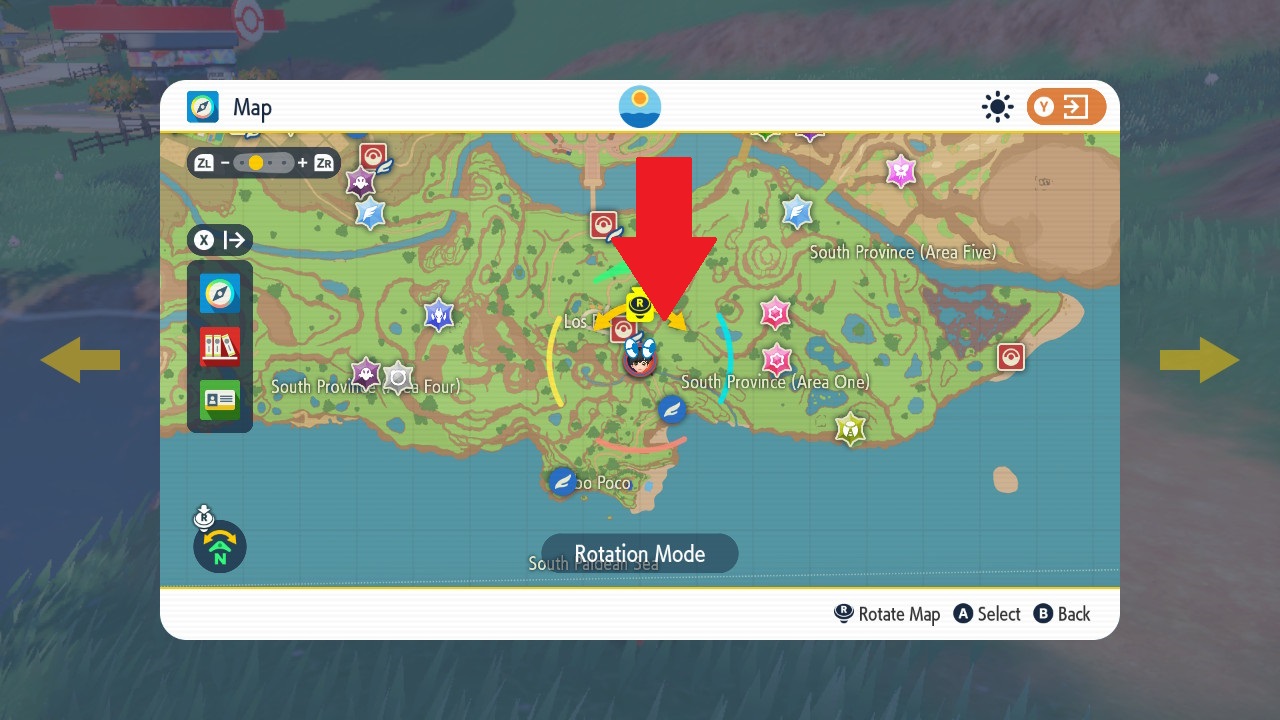This screenshot has width=1280, height=720.
Task: Choose the gray Steel Tera Raid crystal
Action: 398,377
